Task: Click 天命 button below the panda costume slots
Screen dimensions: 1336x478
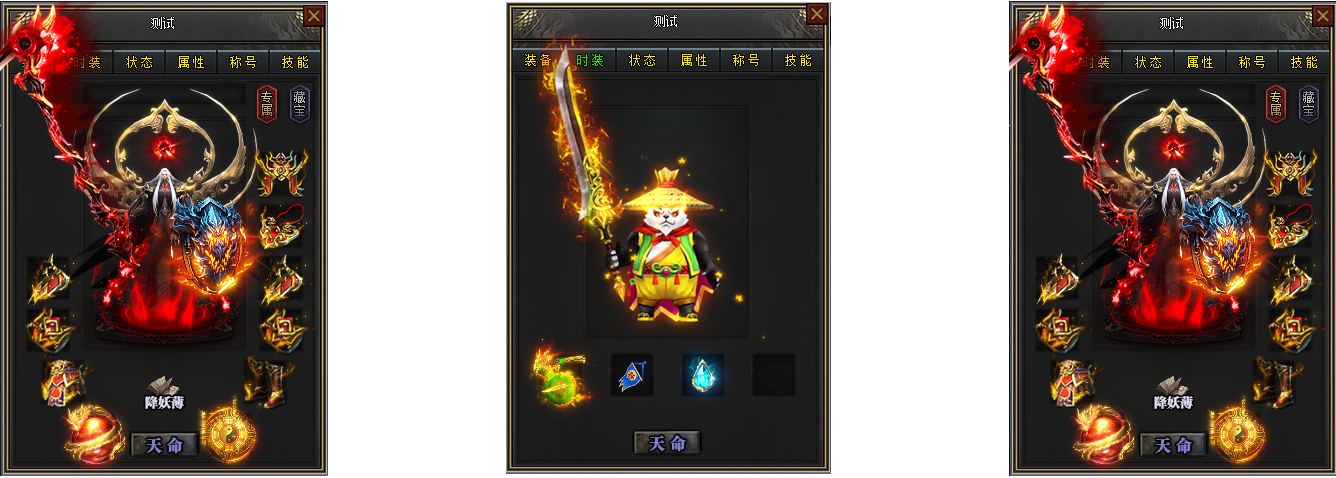Action: (667, 443)
